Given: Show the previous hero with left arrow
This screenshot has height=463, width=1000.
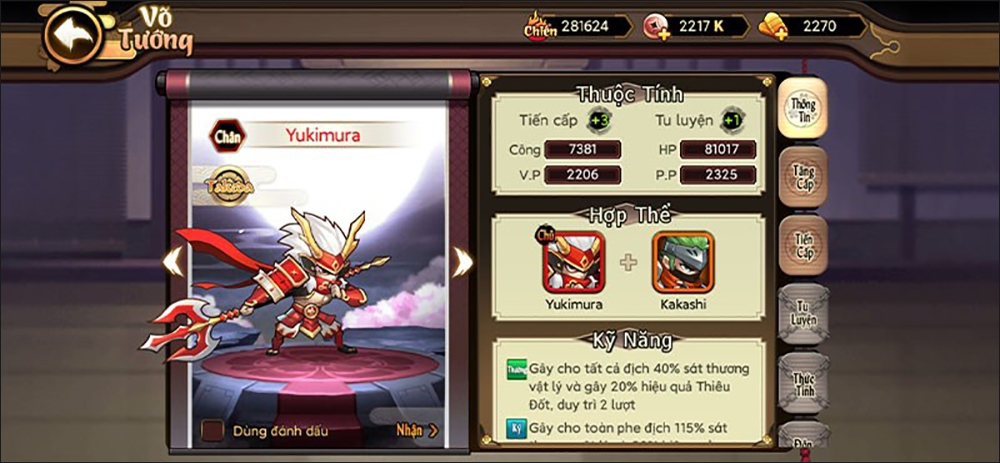Looking at the screenshot, I should point(173,262).
